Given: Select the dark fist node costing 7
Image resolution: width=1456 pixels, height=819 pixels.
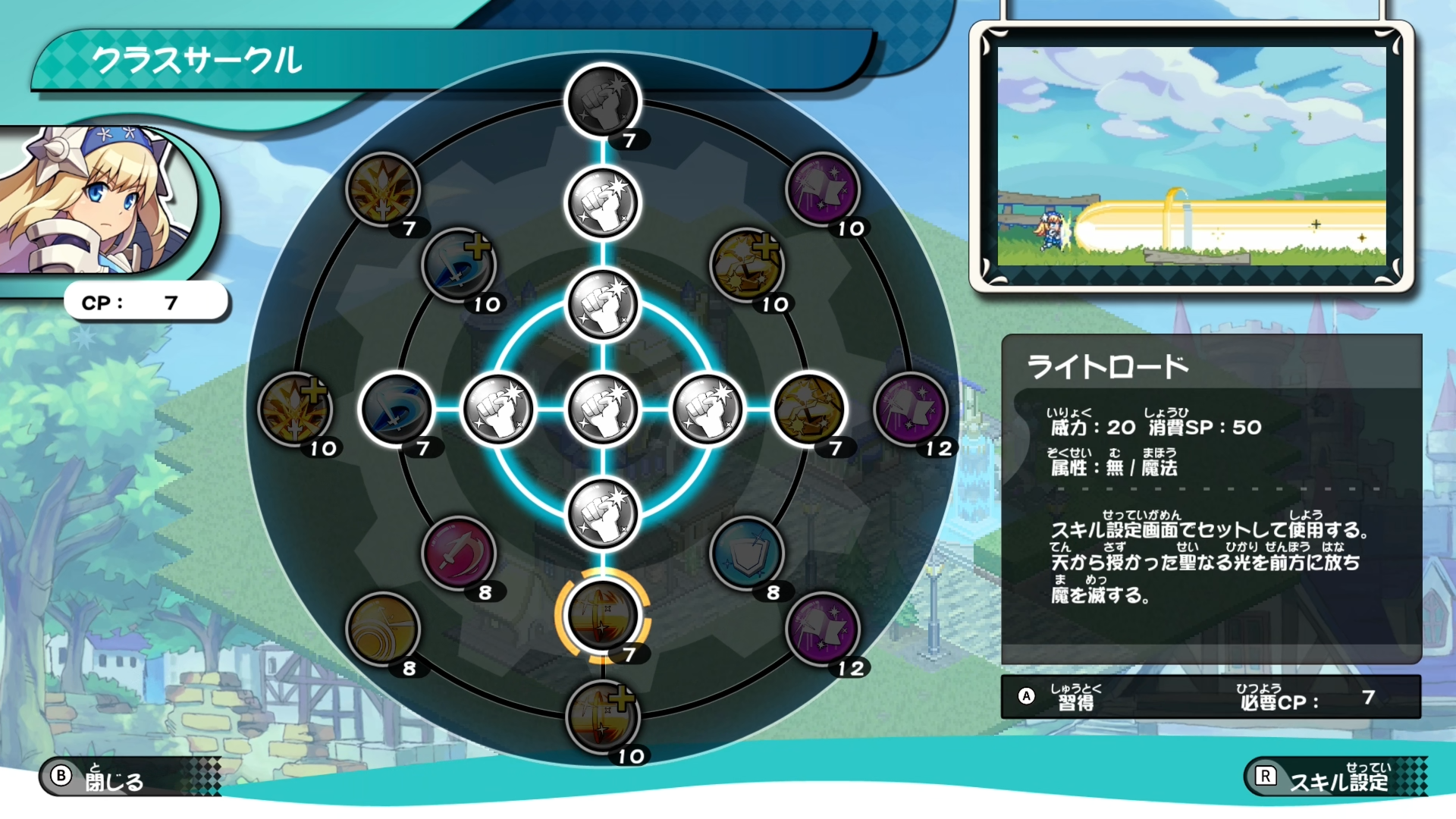Looking at the screenshot, I should coord(602,102).
